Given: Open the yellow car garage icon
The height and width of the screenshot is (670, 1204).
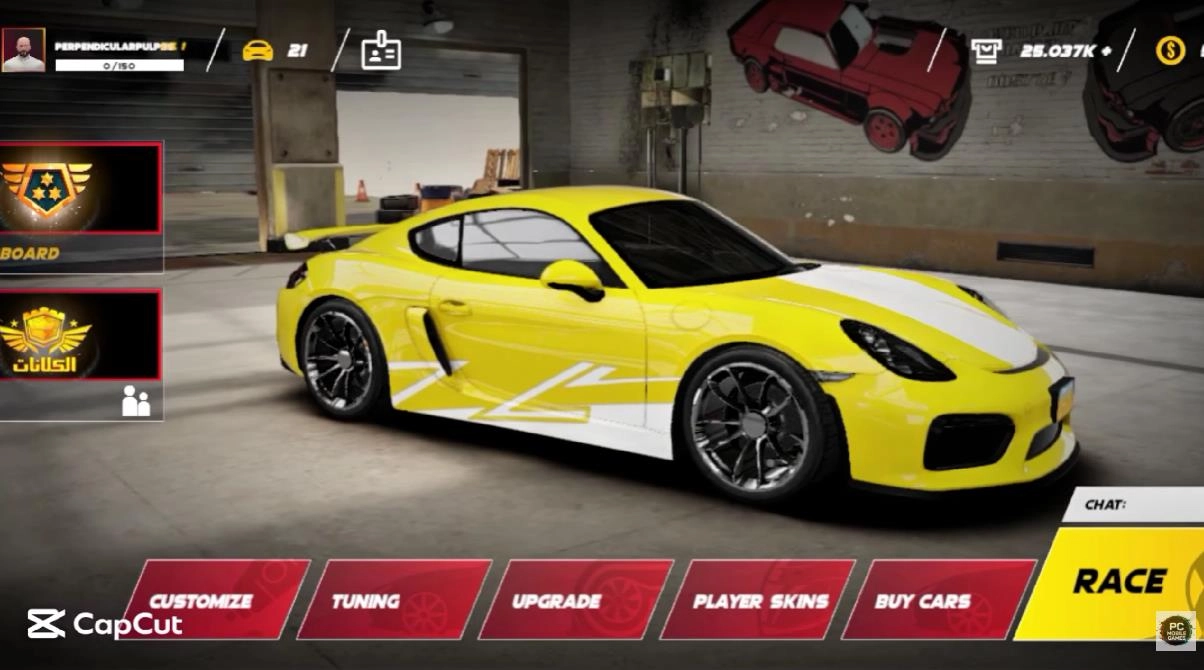Looking at the screenshot, I should coord(258,50).
